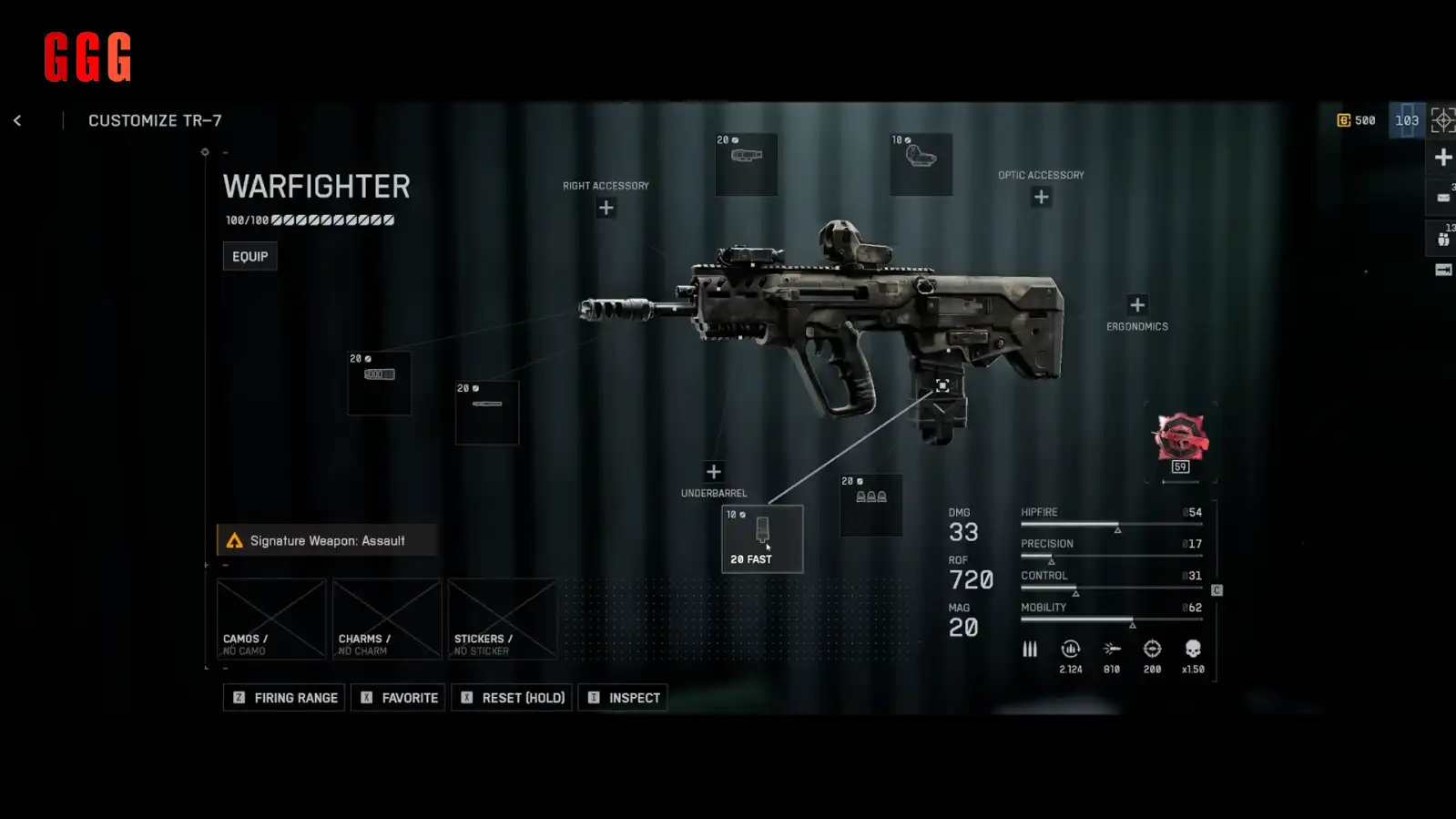Click the Mobility stat slider marker
The height and width of the screenshot is (819, 1456).
click(x=1133, y=625)
